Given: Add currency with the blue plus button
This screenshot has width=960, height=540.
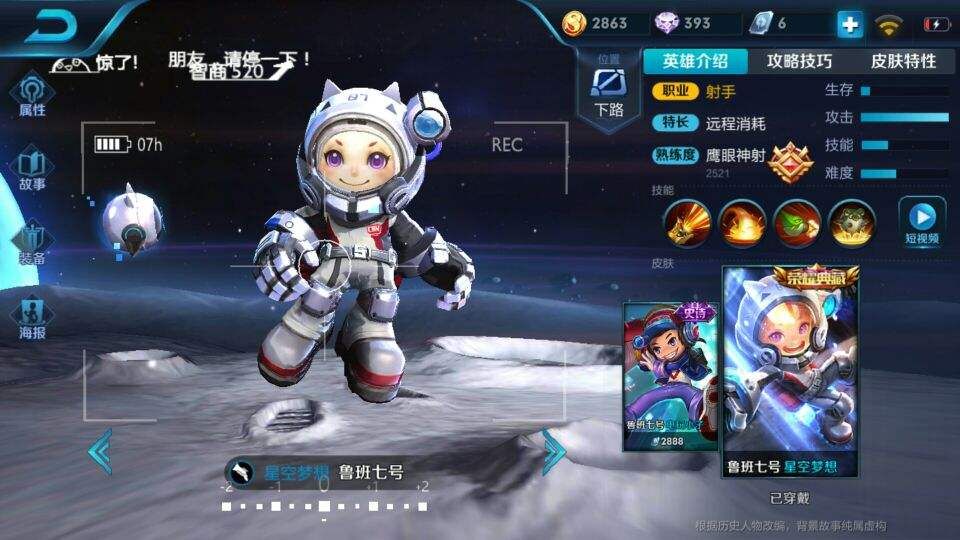Looking at the screenshot, I should 849,24.
